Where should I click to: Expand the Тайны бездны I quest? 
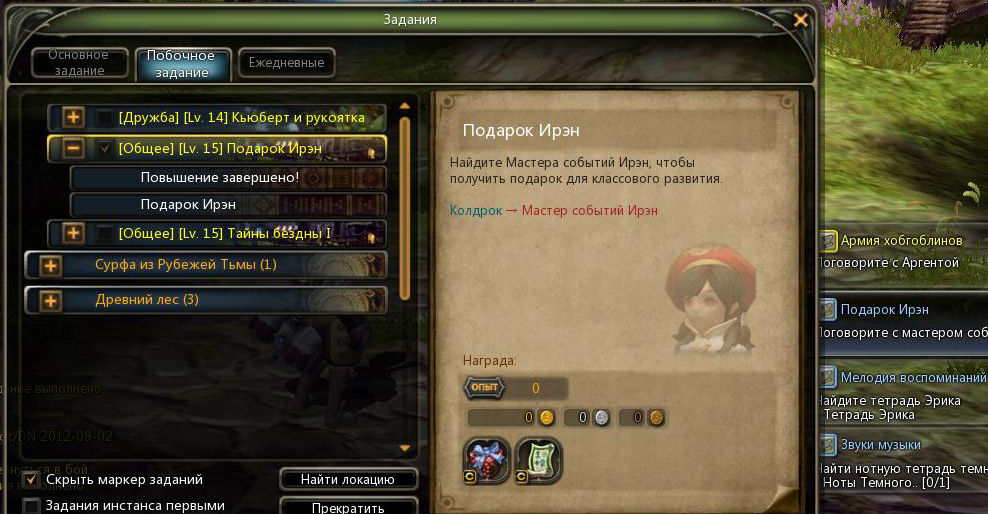pos(73,233)
